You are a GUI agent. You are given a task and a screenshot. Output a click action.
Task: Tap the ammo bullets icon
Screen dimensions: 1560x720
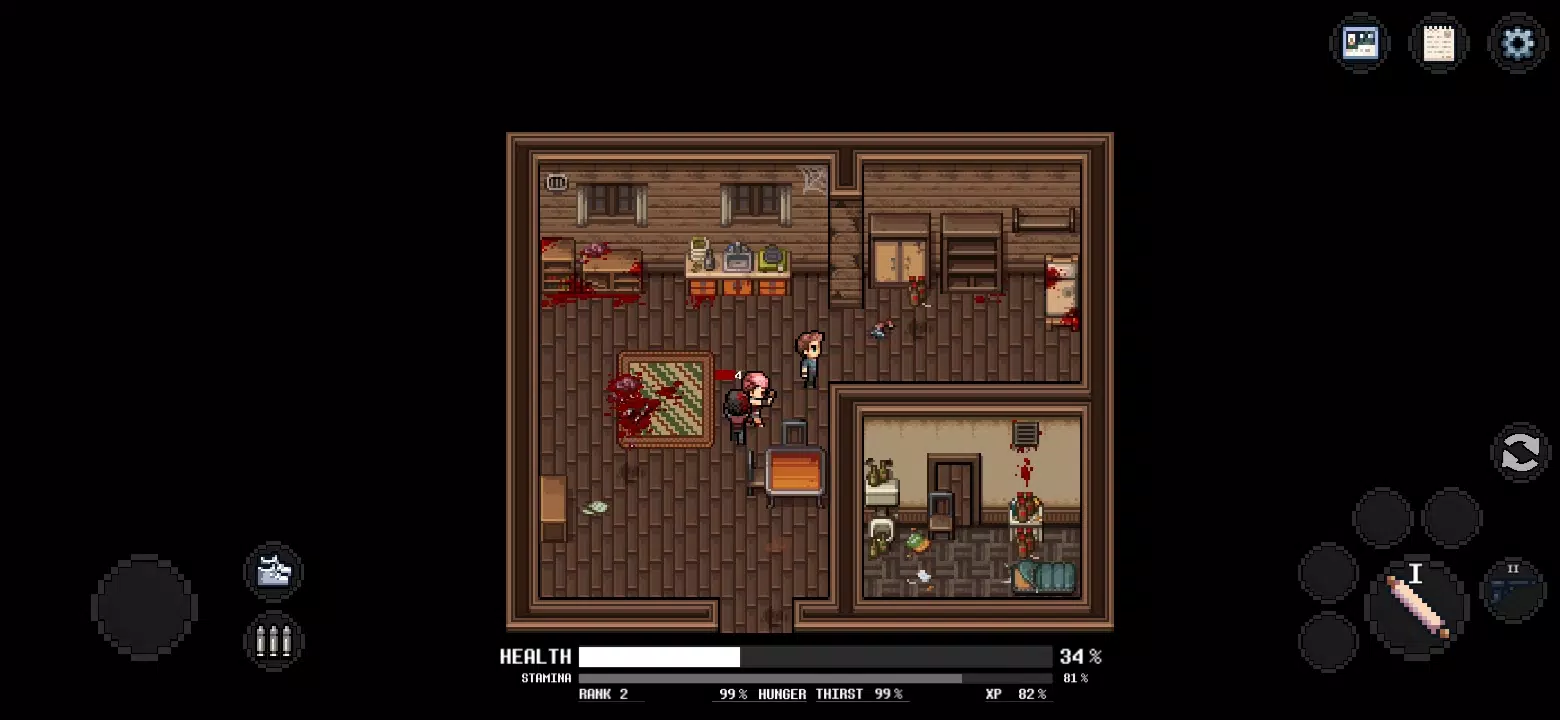click(272, 640)
